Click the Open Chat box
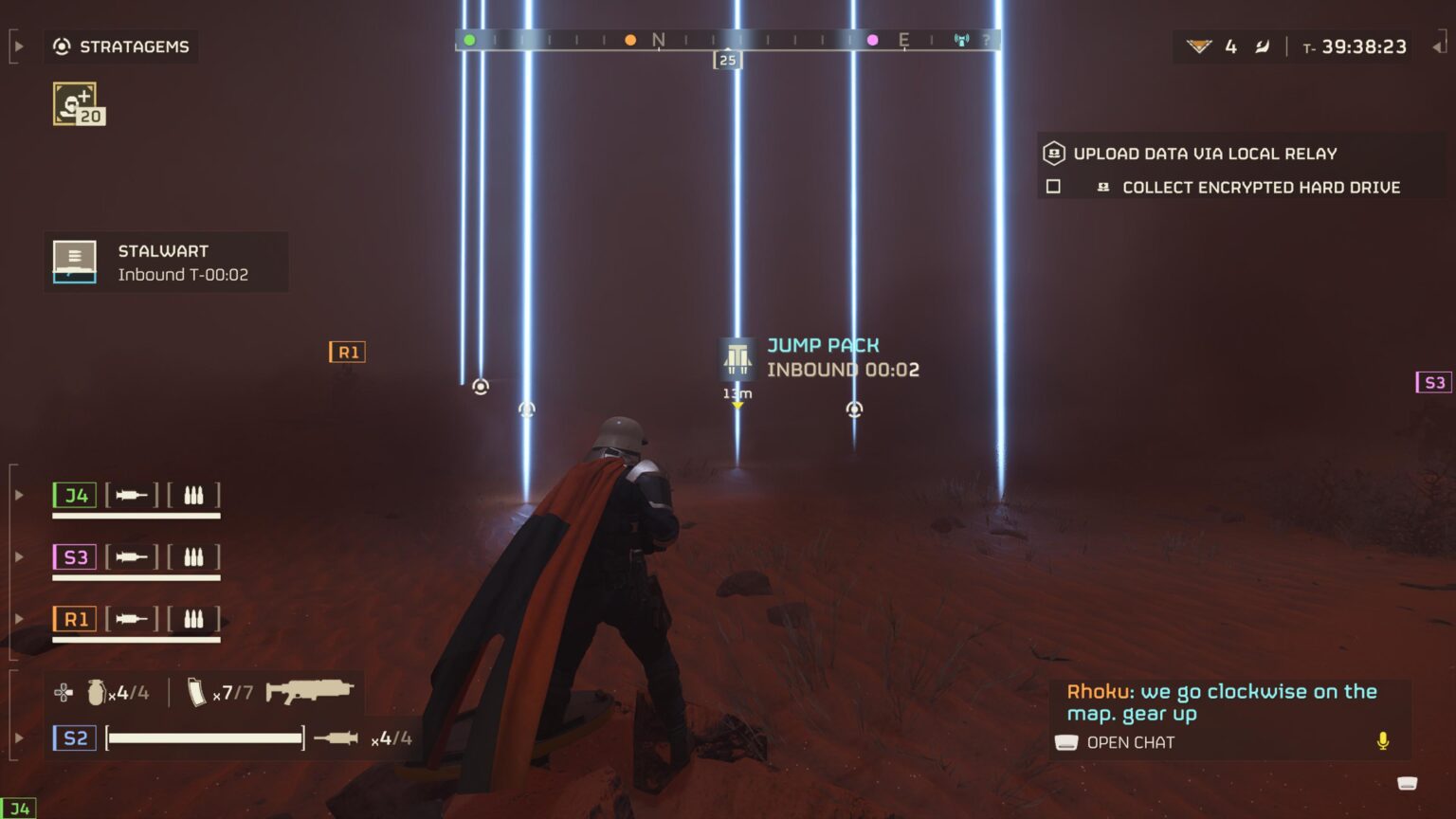Viewport: 1456px width, 819px height. tap(1130, 742)
